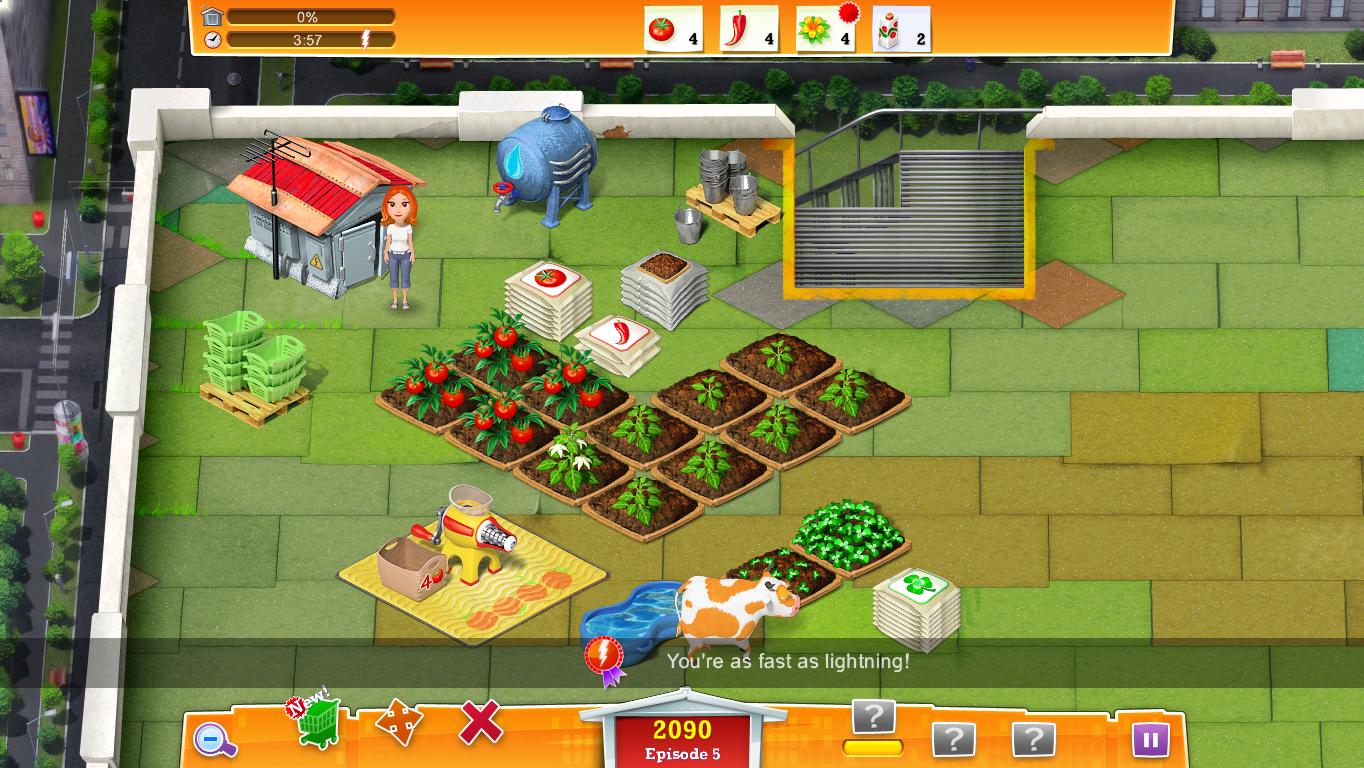
Task: Click the chili pepper goal icon
Action: pos(749,29)
